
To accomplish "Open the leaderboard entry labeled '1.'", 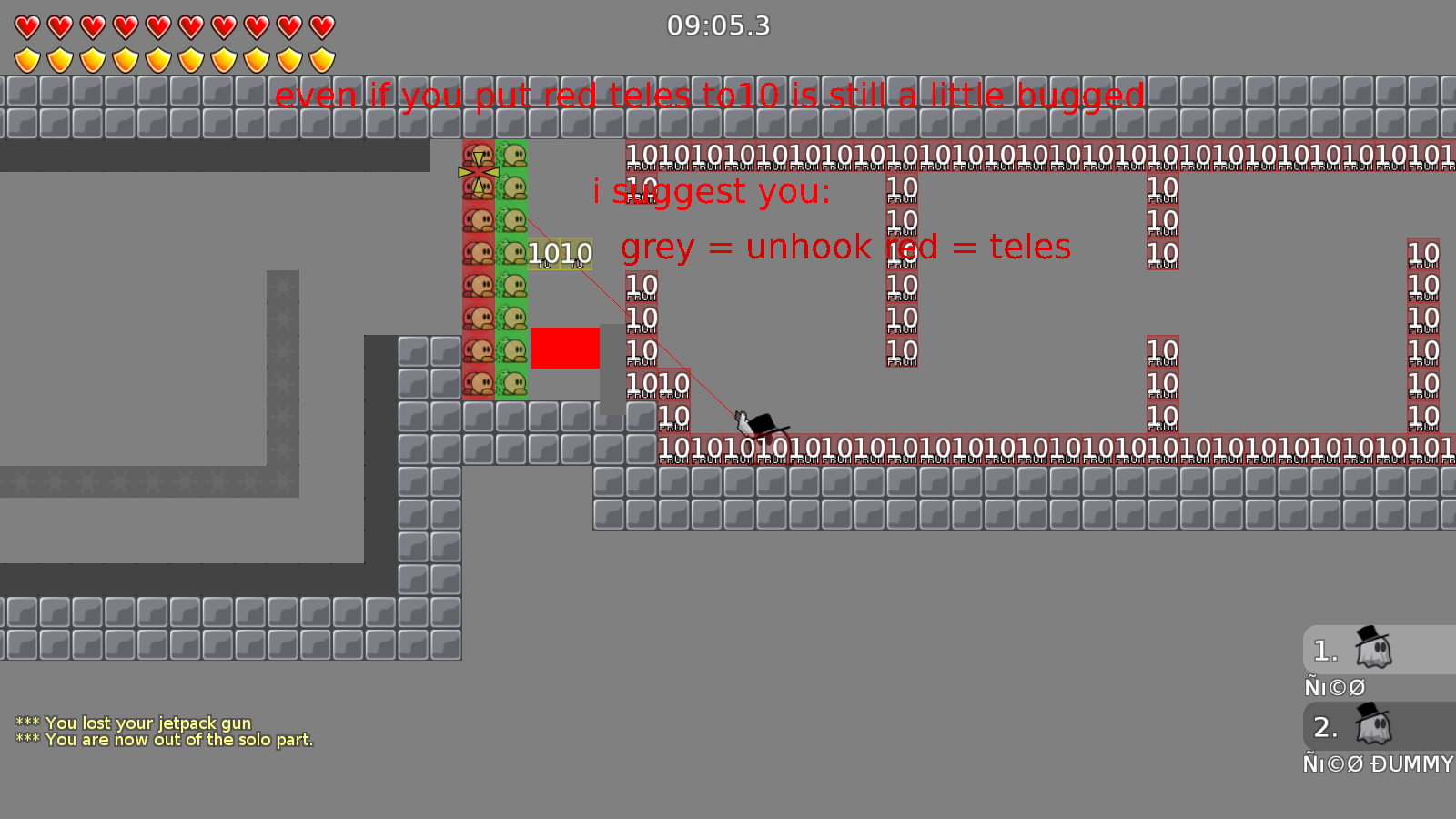I will pyautogui.click(x=1325, y=650).
